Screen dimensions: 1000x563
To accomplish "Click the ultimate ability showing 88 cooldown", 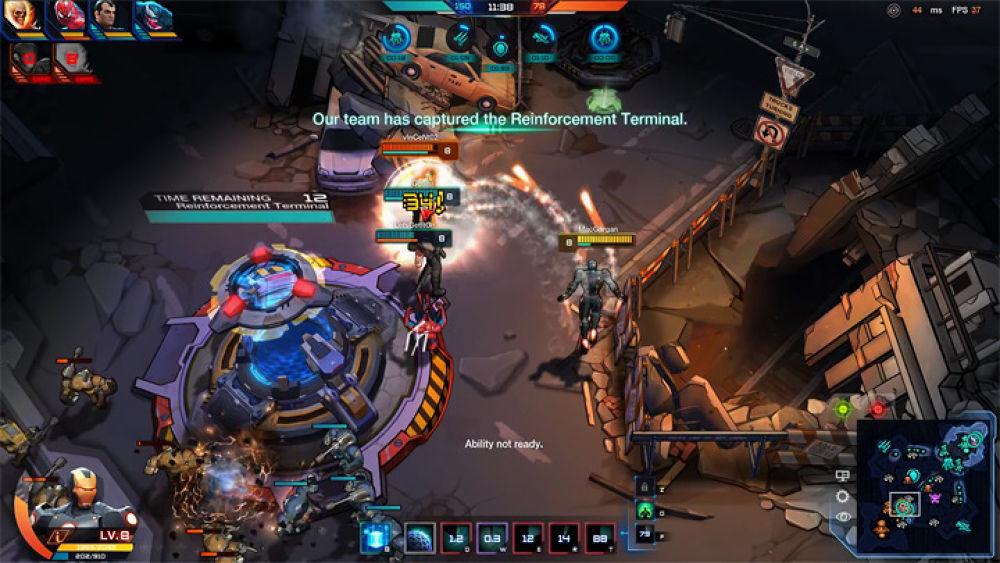I will [x=600, y=538].
